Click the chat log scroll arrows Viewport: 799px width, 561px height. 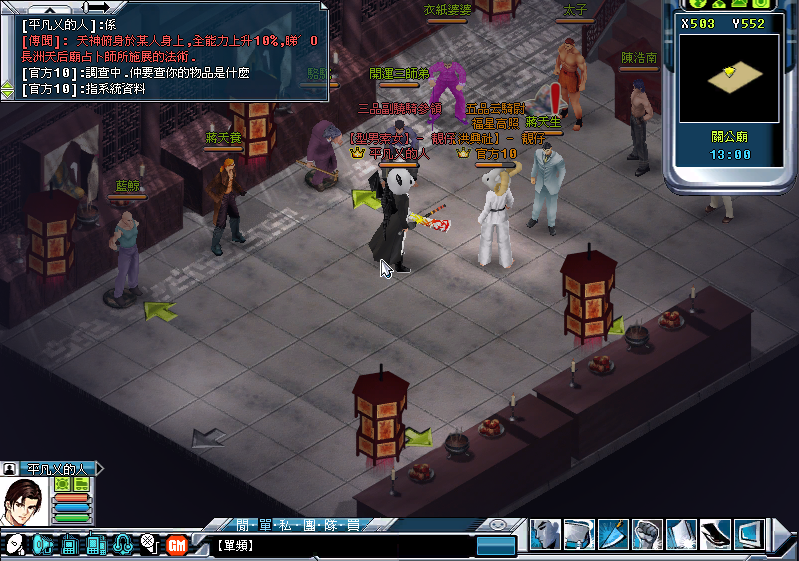(8, 89)
